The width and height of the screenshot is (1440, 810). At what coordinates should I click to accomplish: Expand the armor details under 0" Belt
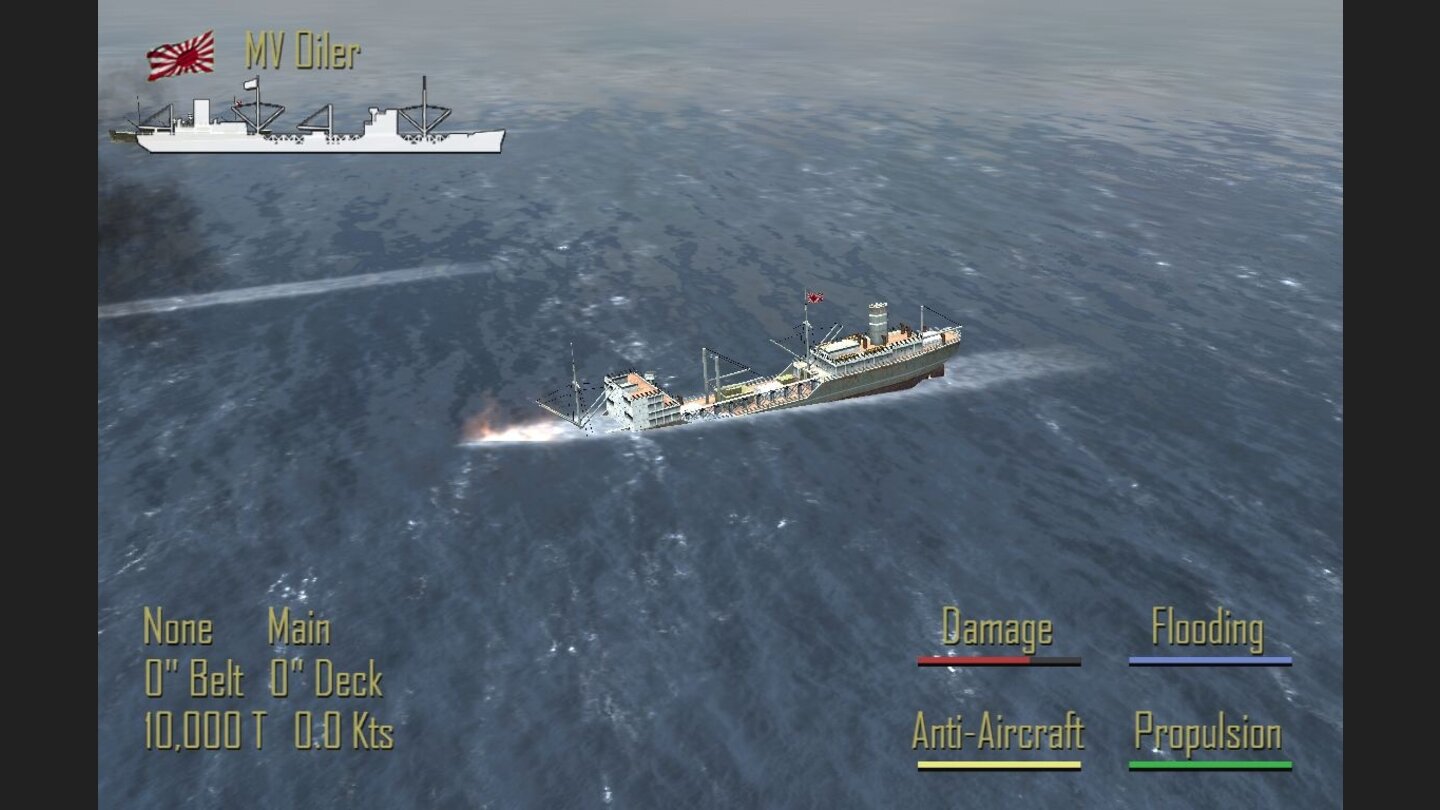pos(193,678)
